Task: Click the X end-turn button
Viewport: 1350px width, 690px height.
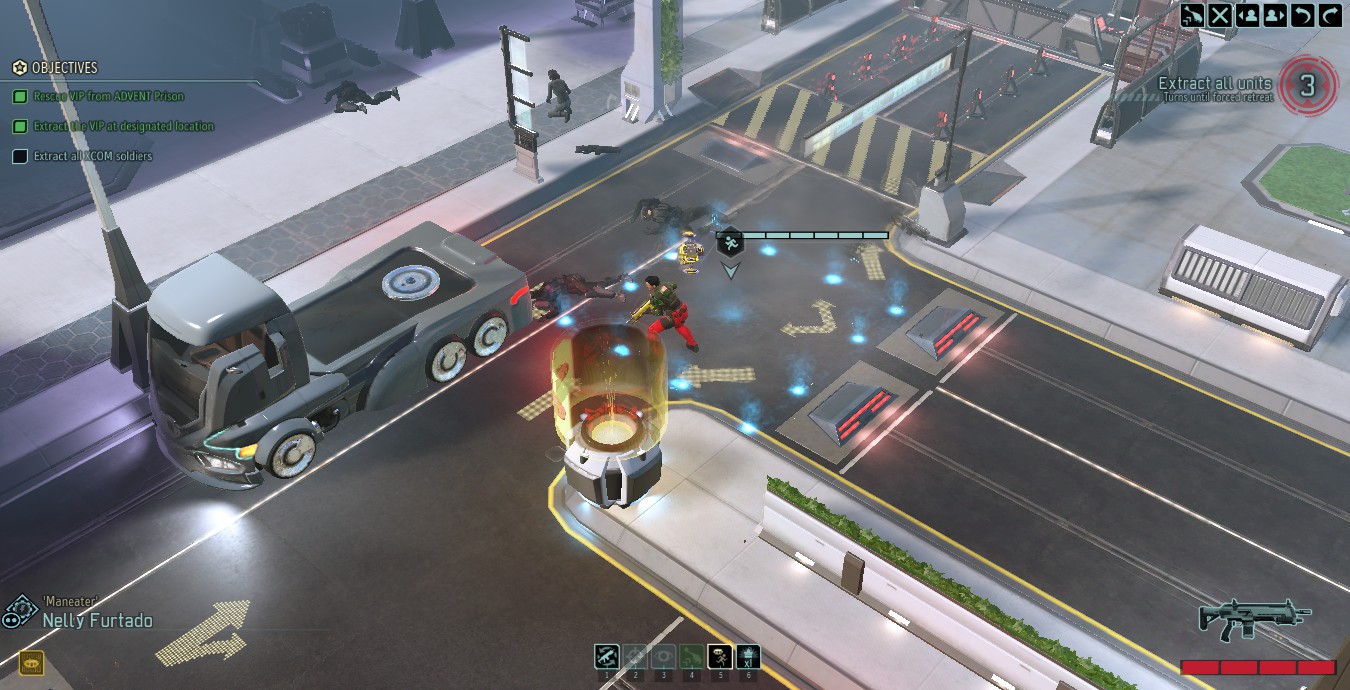Action: coord(1220,15)
